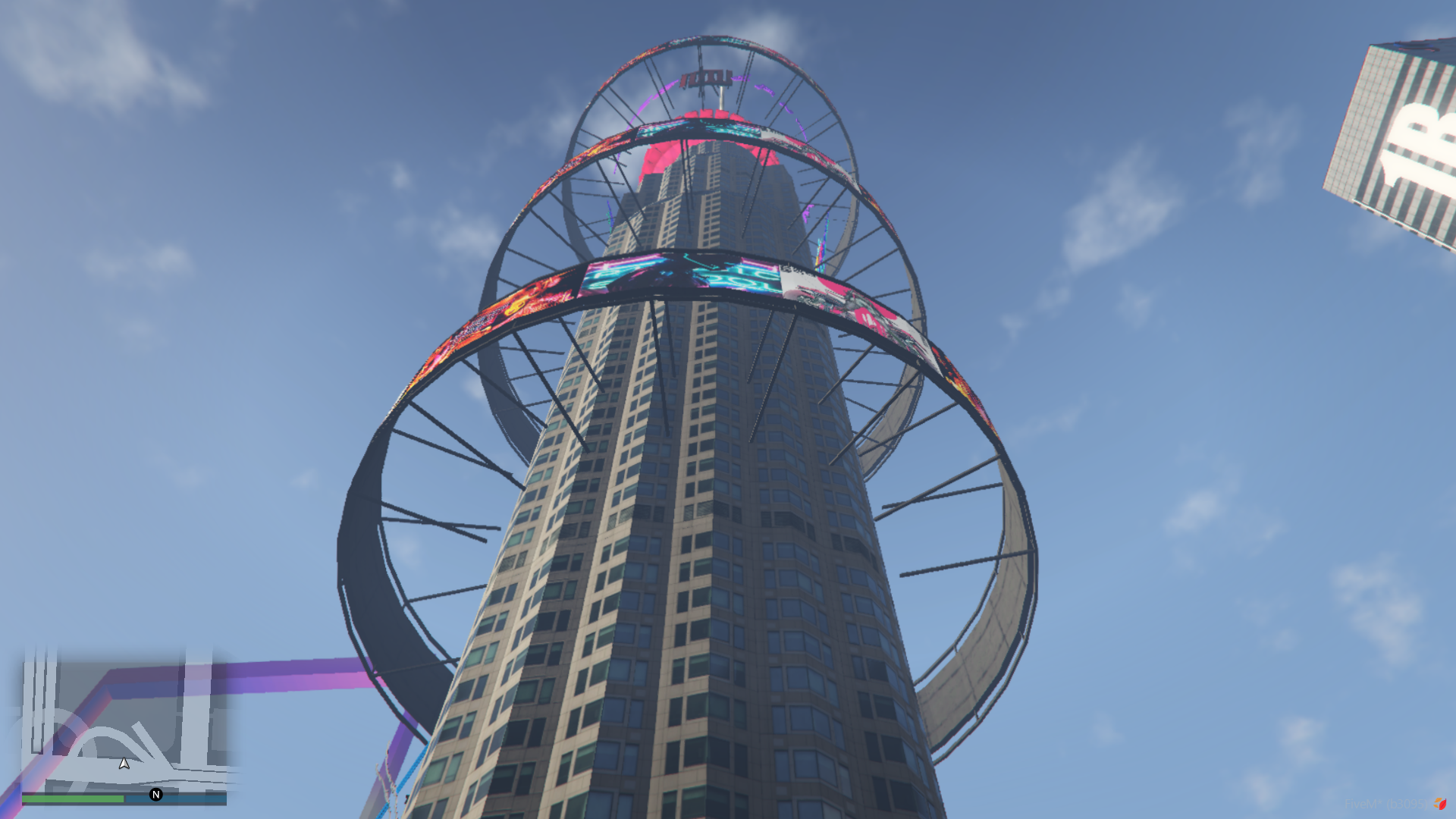Viewport: 1456px width, 819px height.
Task: Select the player arrow on the minimap
Action: point(124,764)
